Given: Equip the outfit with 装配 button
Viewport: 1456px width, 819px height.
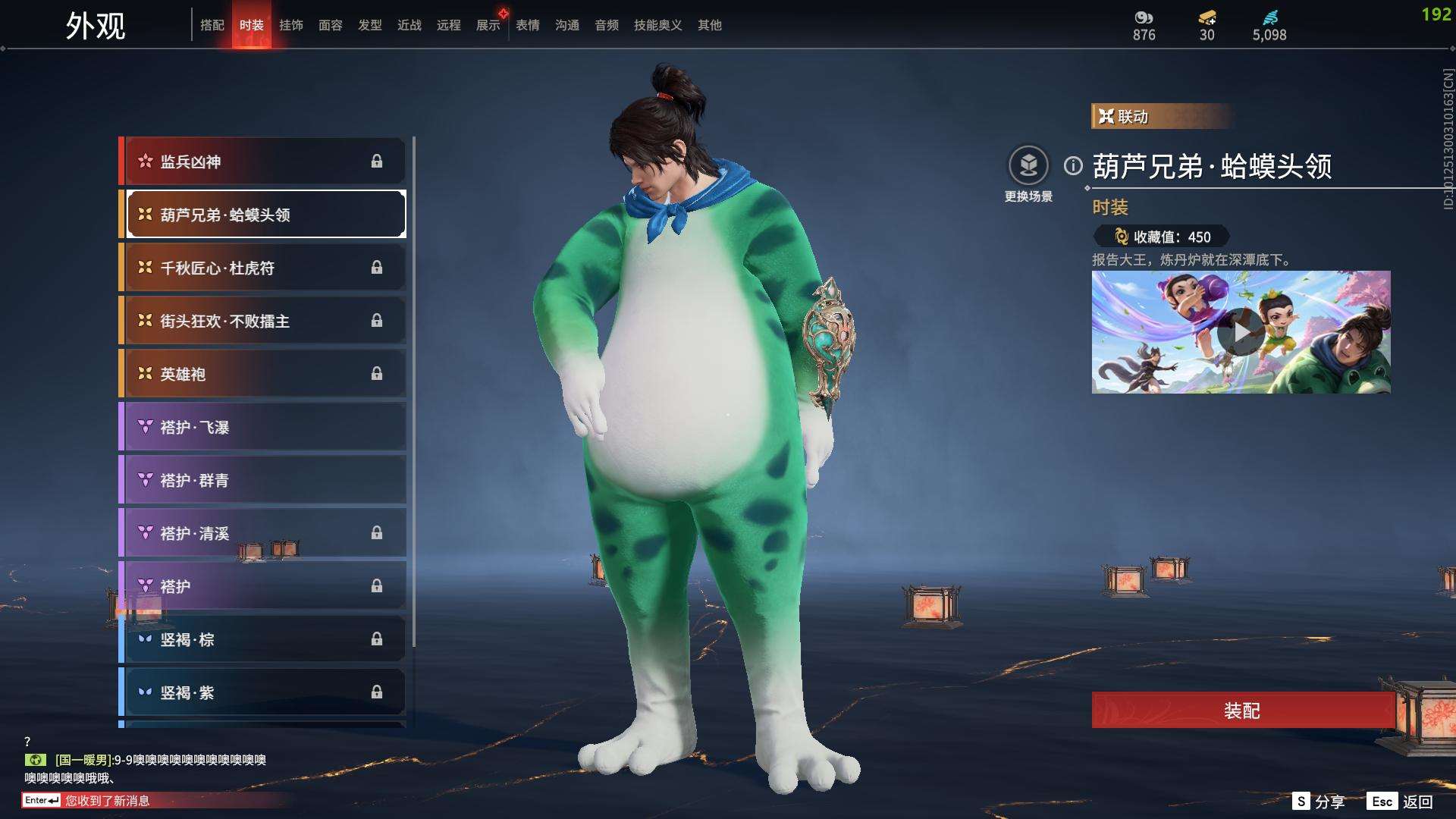Looking at the screenshot, I should pos(1241,711).
